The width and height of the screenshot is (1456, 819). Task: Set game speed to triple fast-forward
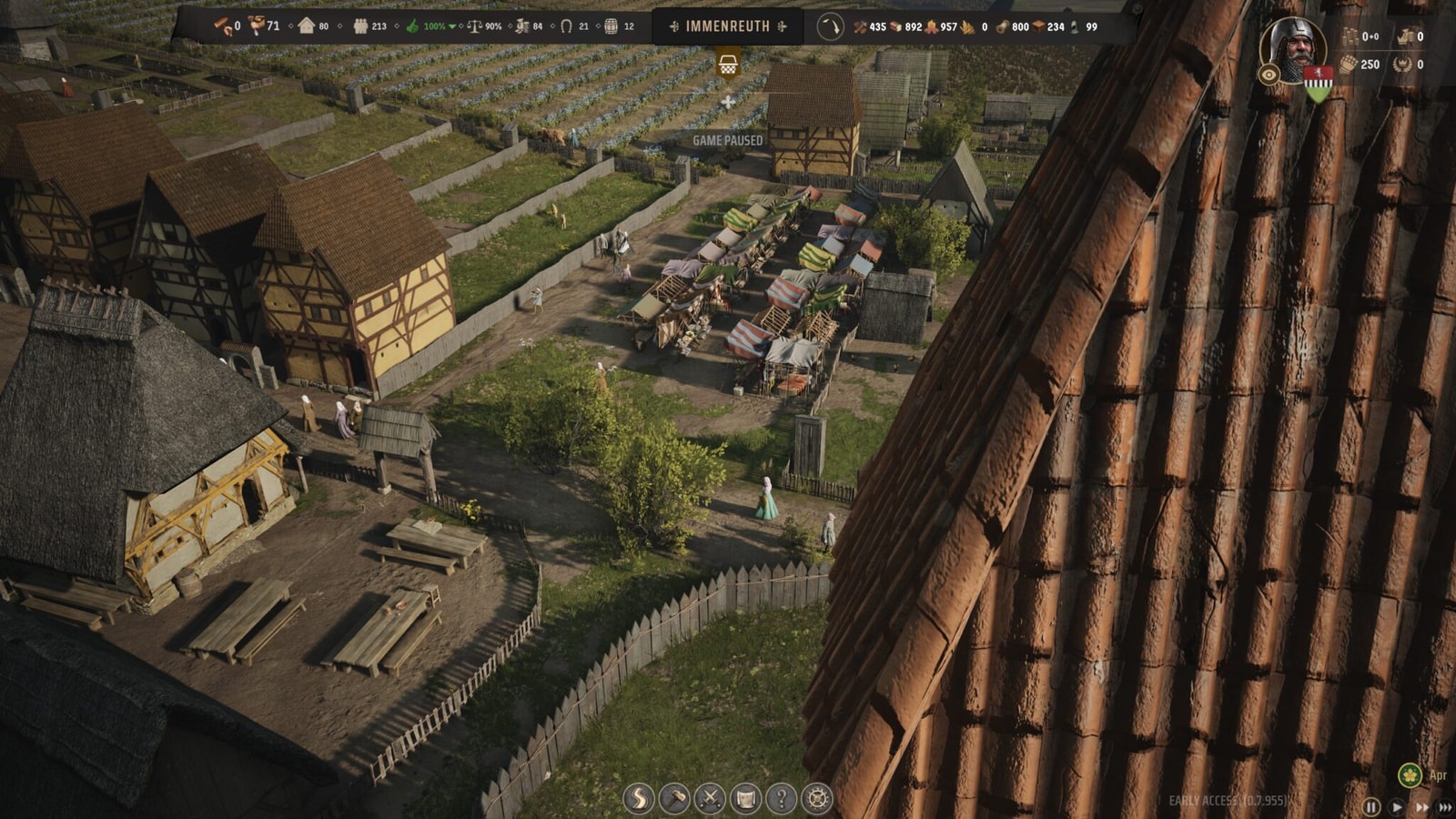1445,807
